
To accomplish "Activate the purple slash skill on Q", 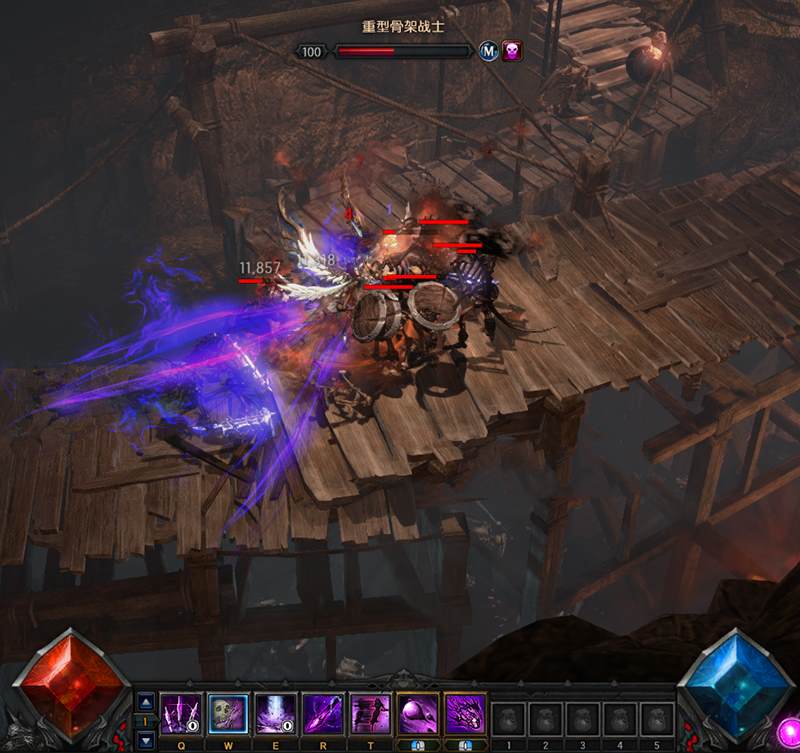I will 181,713.
